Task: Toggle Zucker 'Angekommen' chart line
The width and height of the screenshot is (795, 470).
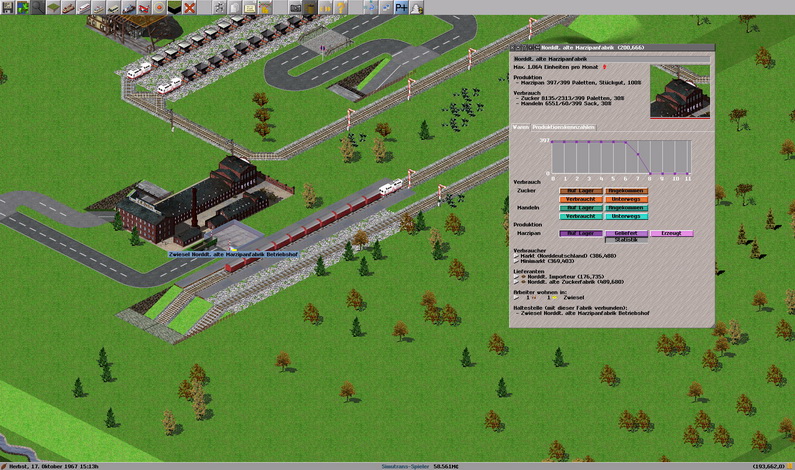Action: point(625,190)
